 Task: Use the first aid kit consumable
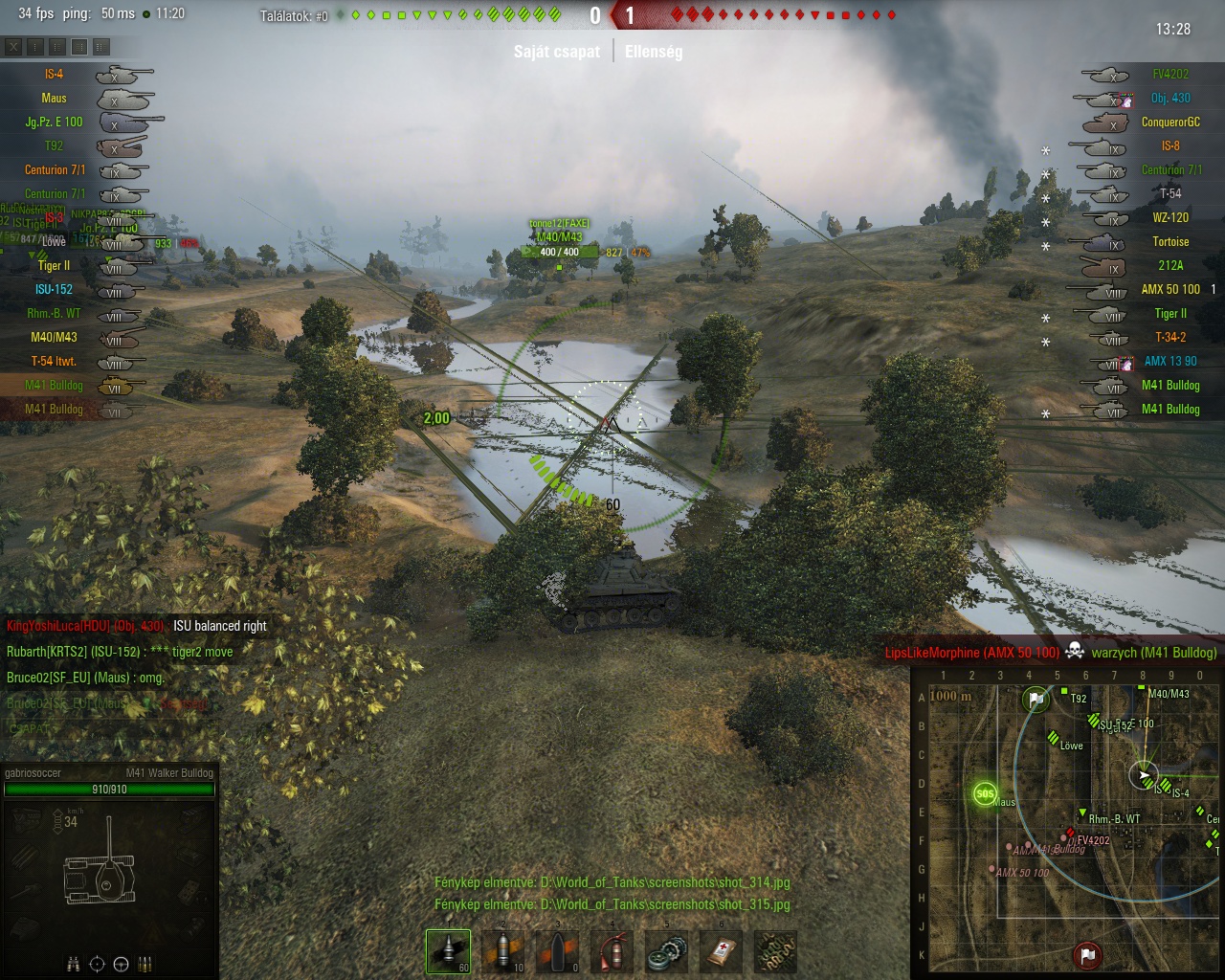tap(721, 951)
